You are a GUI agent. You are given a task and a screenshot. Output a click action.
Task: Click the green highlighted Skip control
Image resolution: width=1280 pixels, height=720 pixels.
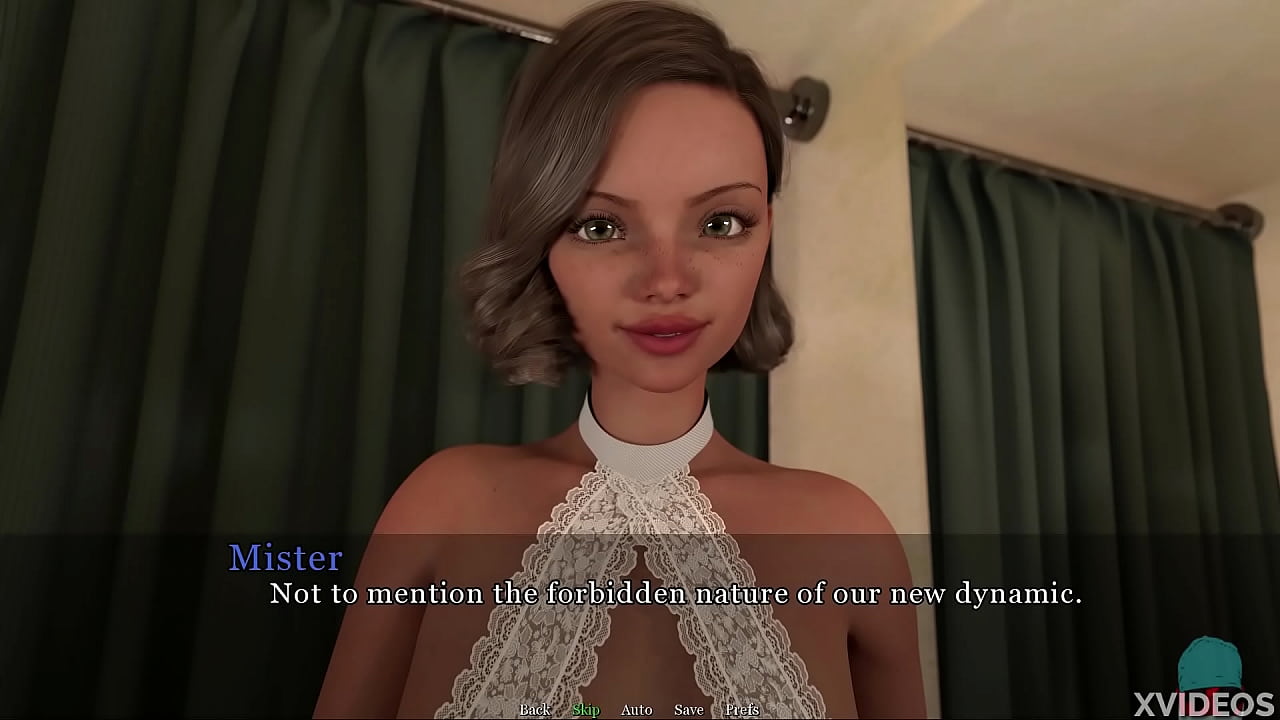tap(586, 709)
